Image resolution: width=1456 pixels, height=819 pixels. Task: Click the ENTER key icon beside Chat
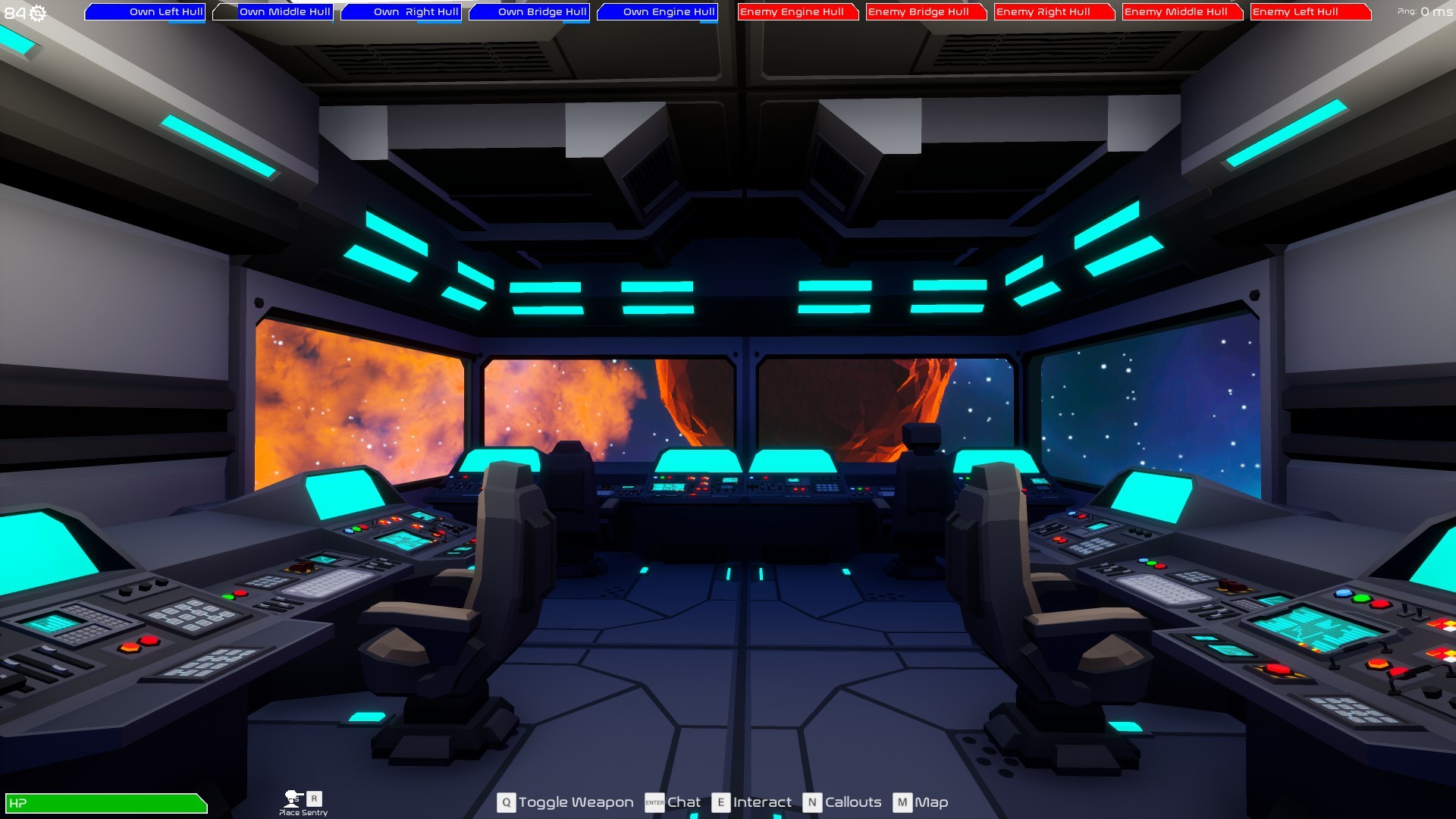coord(654,802)
